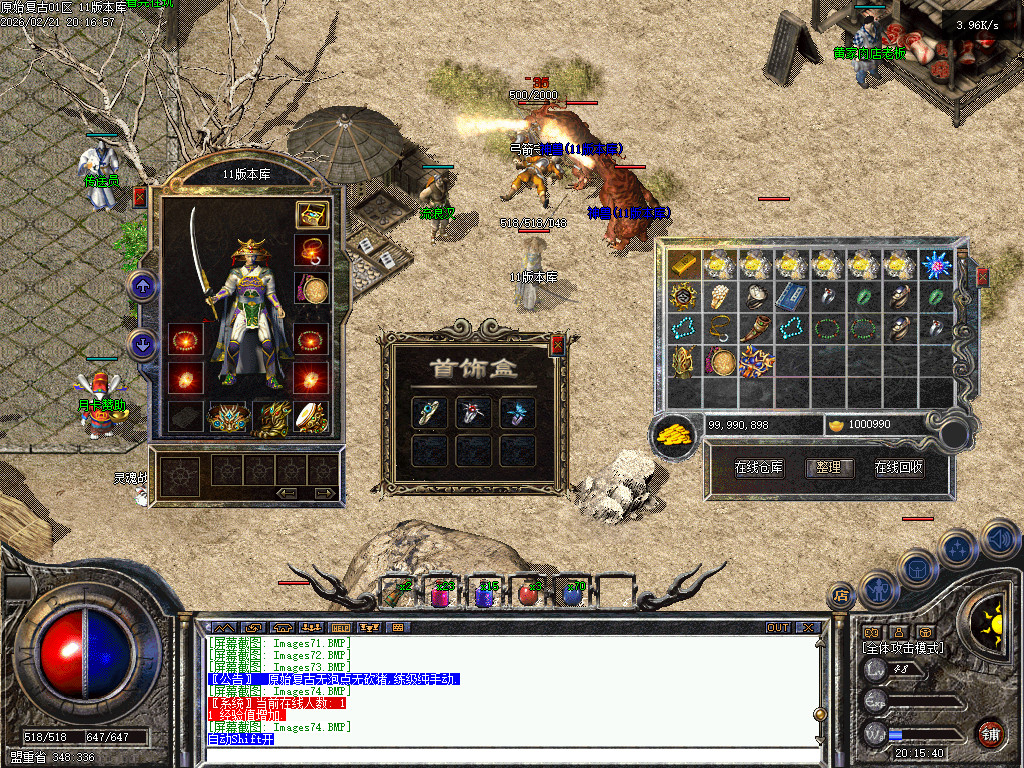Click the 整理 sort button
The height and width of the screenshot is (768, 1024).
point(829,467)
